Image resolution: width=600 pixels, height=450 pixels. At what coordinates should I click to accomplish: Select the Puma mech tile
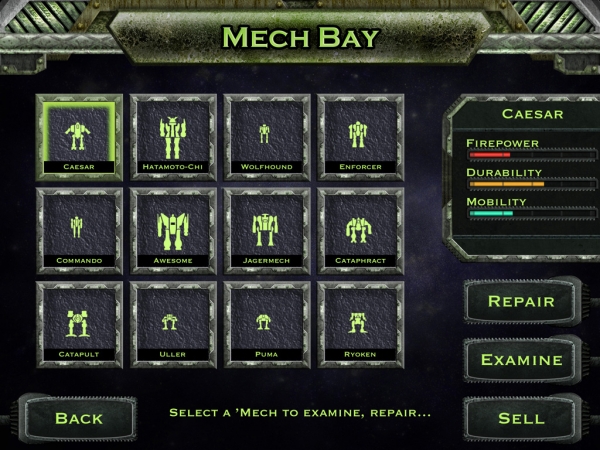[x=265, y=323]
